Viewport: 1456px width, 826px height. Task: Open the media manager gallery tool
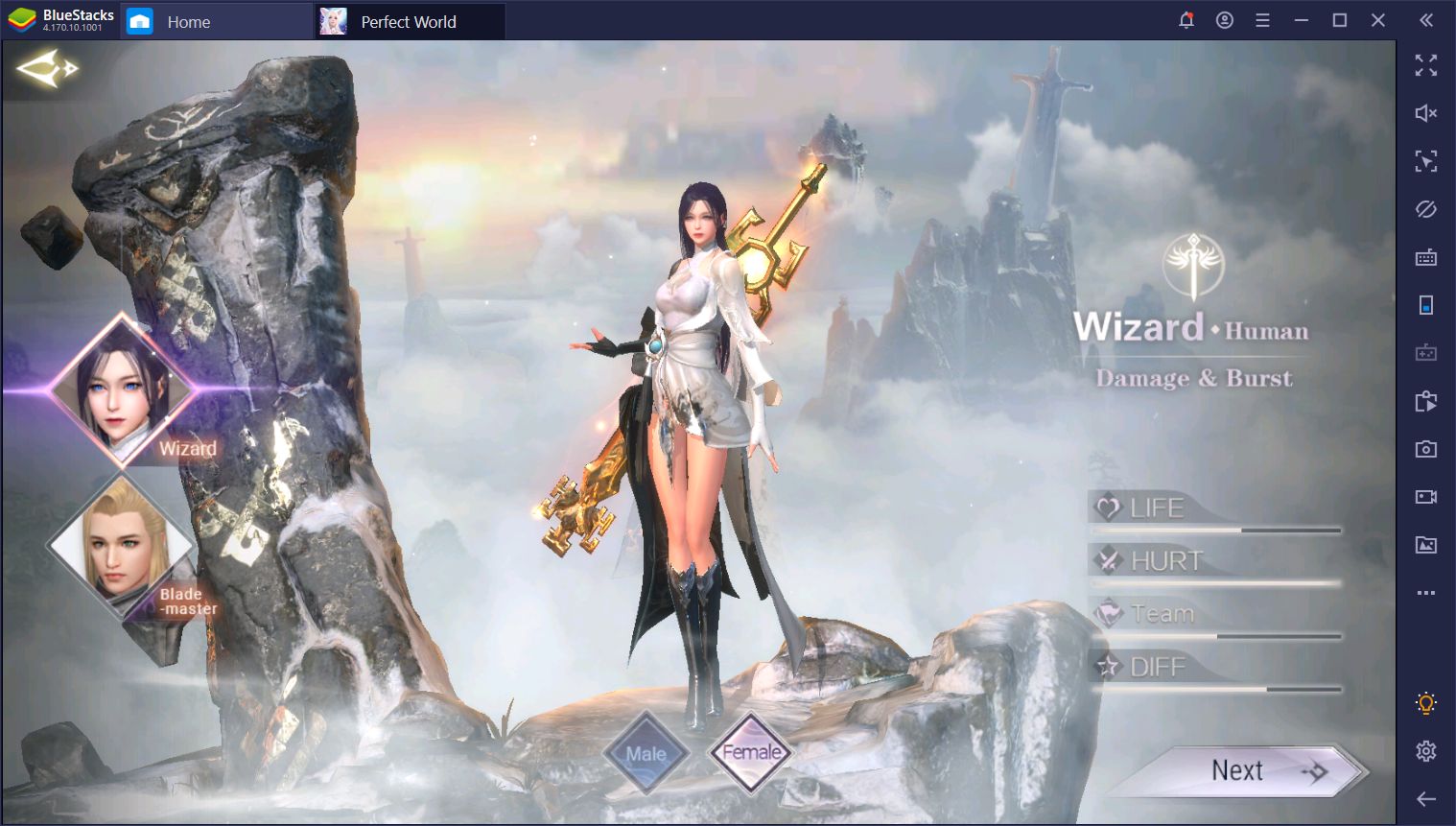point(1426,545)
